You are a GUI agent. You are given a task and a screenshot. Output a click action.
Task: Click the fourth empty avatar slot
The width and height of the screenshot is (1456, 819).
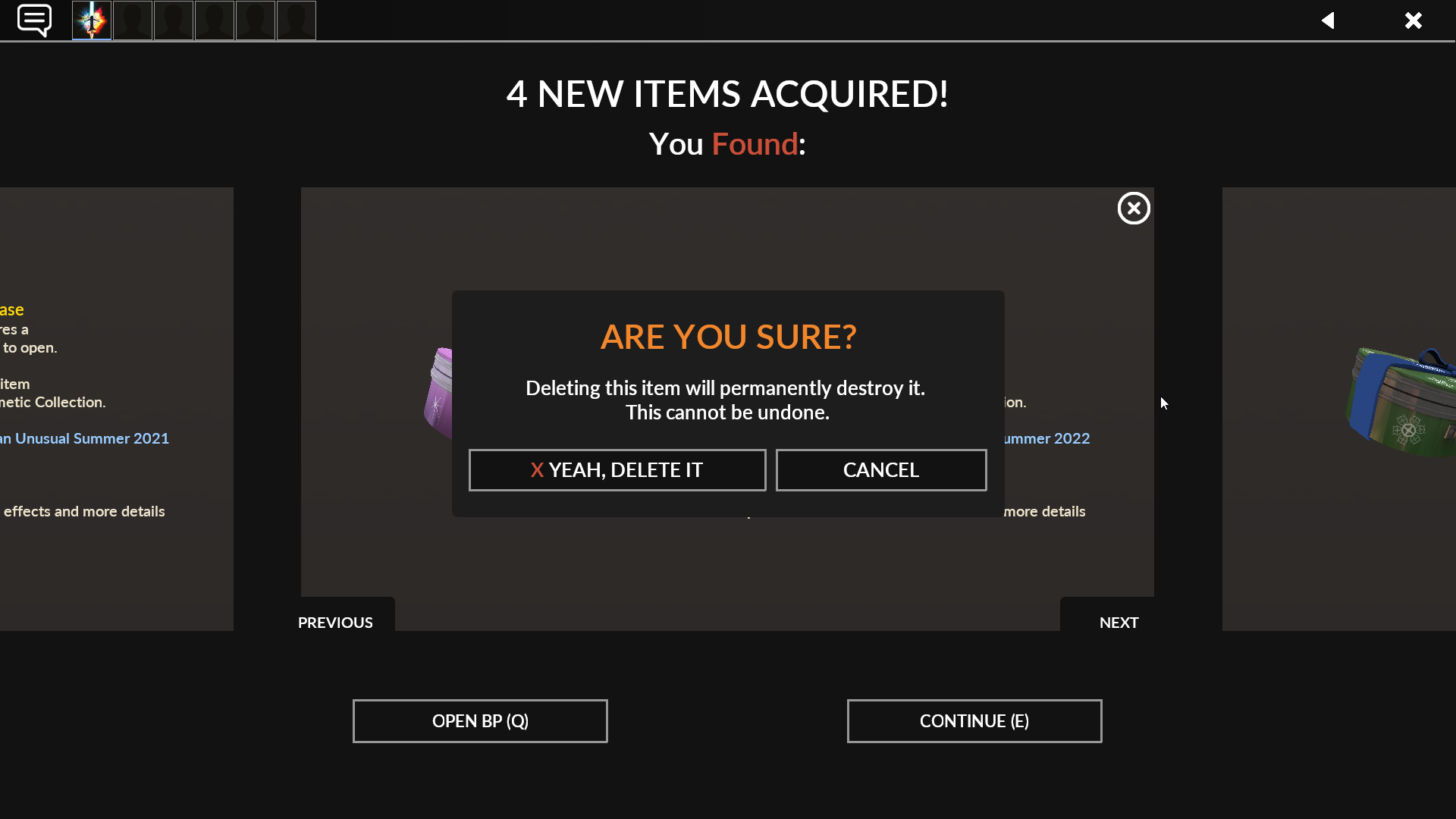(x=214, y=20)
